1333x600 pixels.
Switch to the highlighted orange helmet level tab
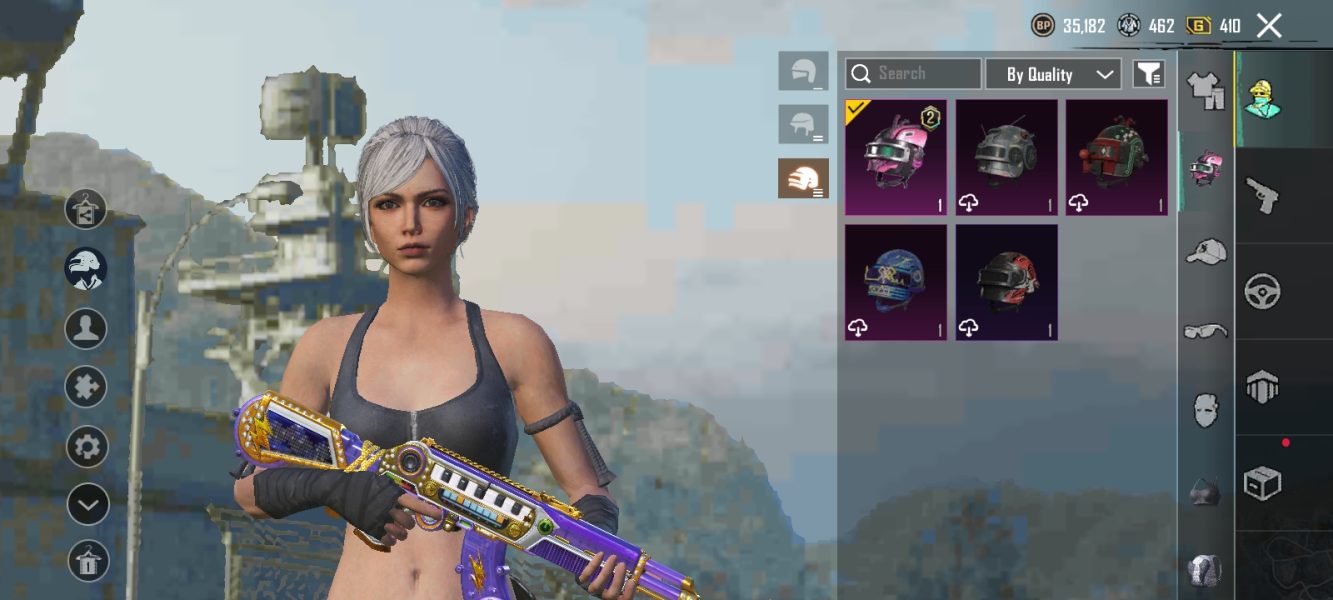tap(803, 178)
